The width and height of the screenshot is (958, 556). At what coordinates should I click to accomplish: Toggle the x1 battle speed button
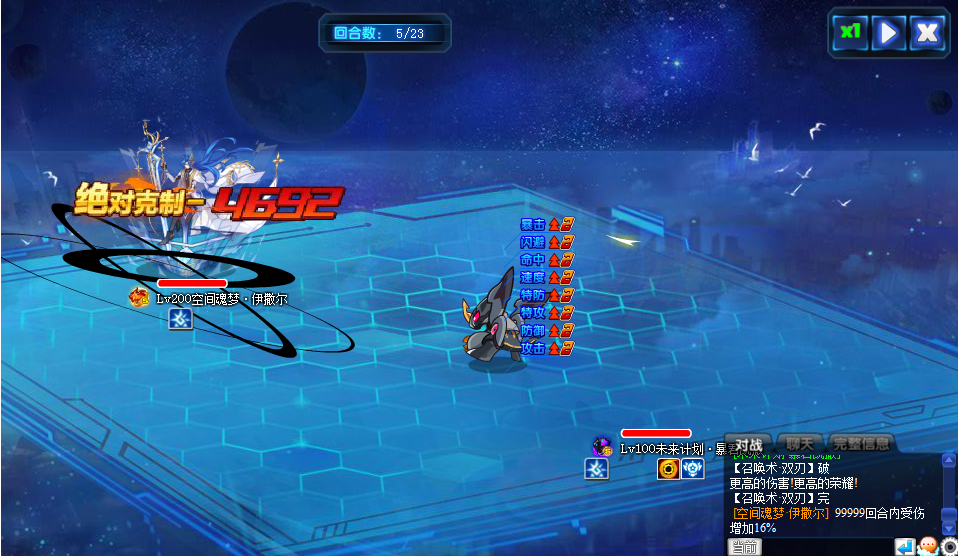850,32
